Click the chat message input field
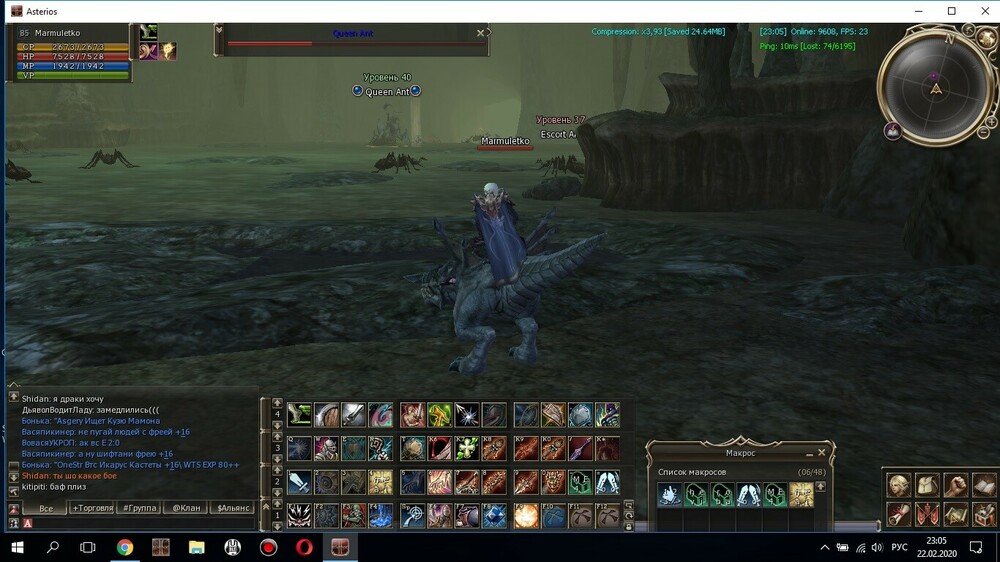The height and width of the screenshot is (562, 1000). click(140, 522)
